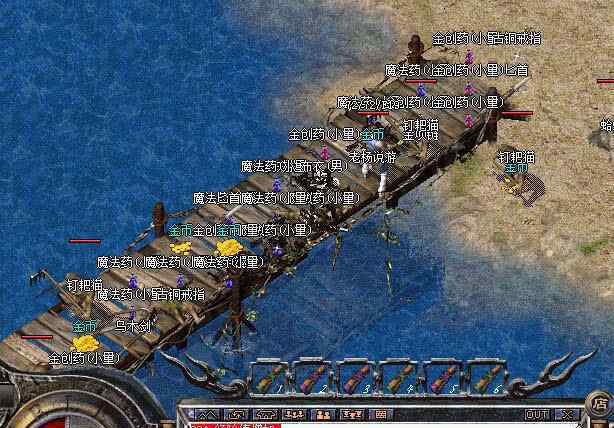Viewport: 614px width, 428px height.
Task: Click the OUT button on the chat bar
Action: 537,414
